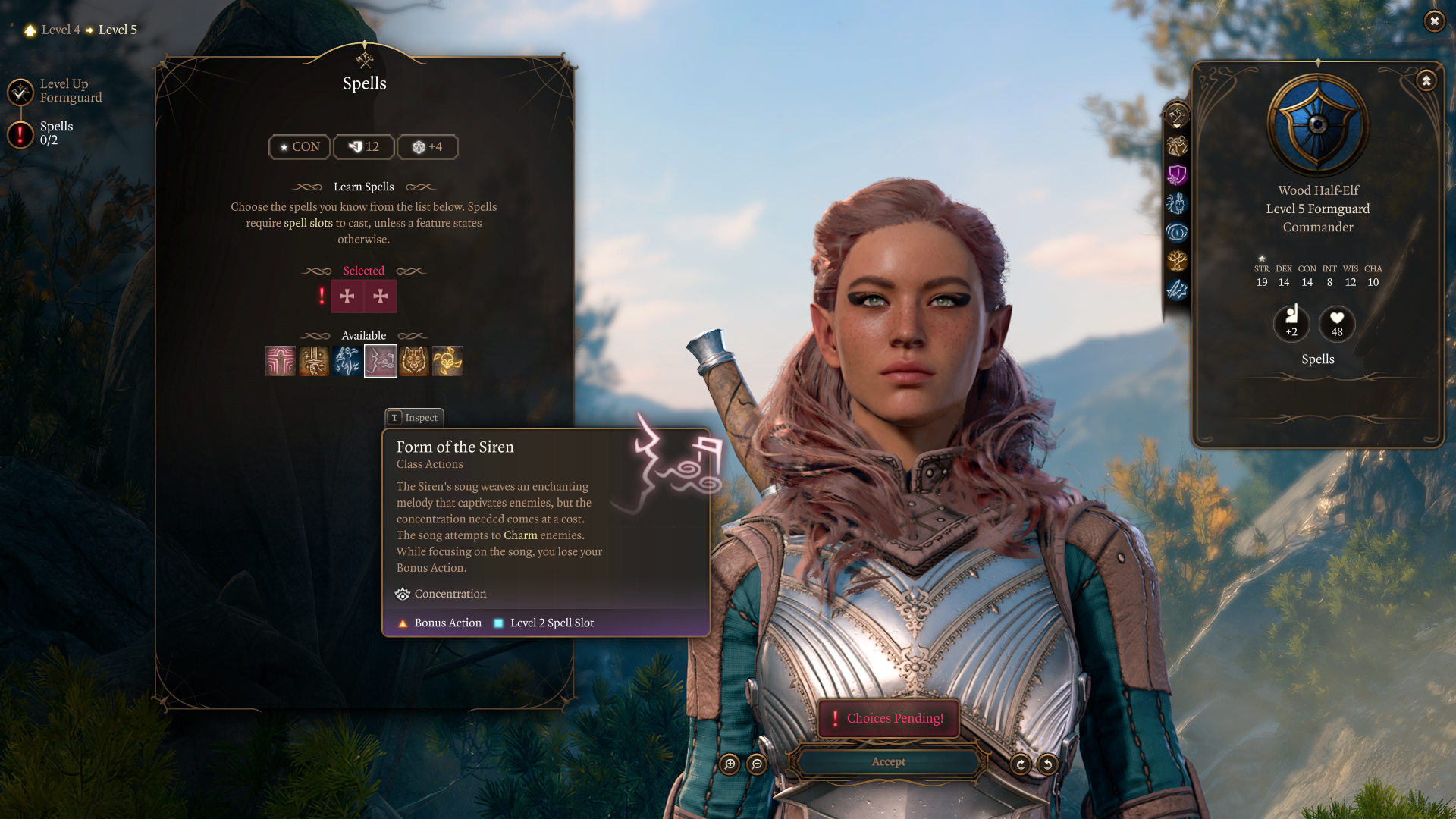Select the pink cross-shaped spell icon

(x=281, y=361)
